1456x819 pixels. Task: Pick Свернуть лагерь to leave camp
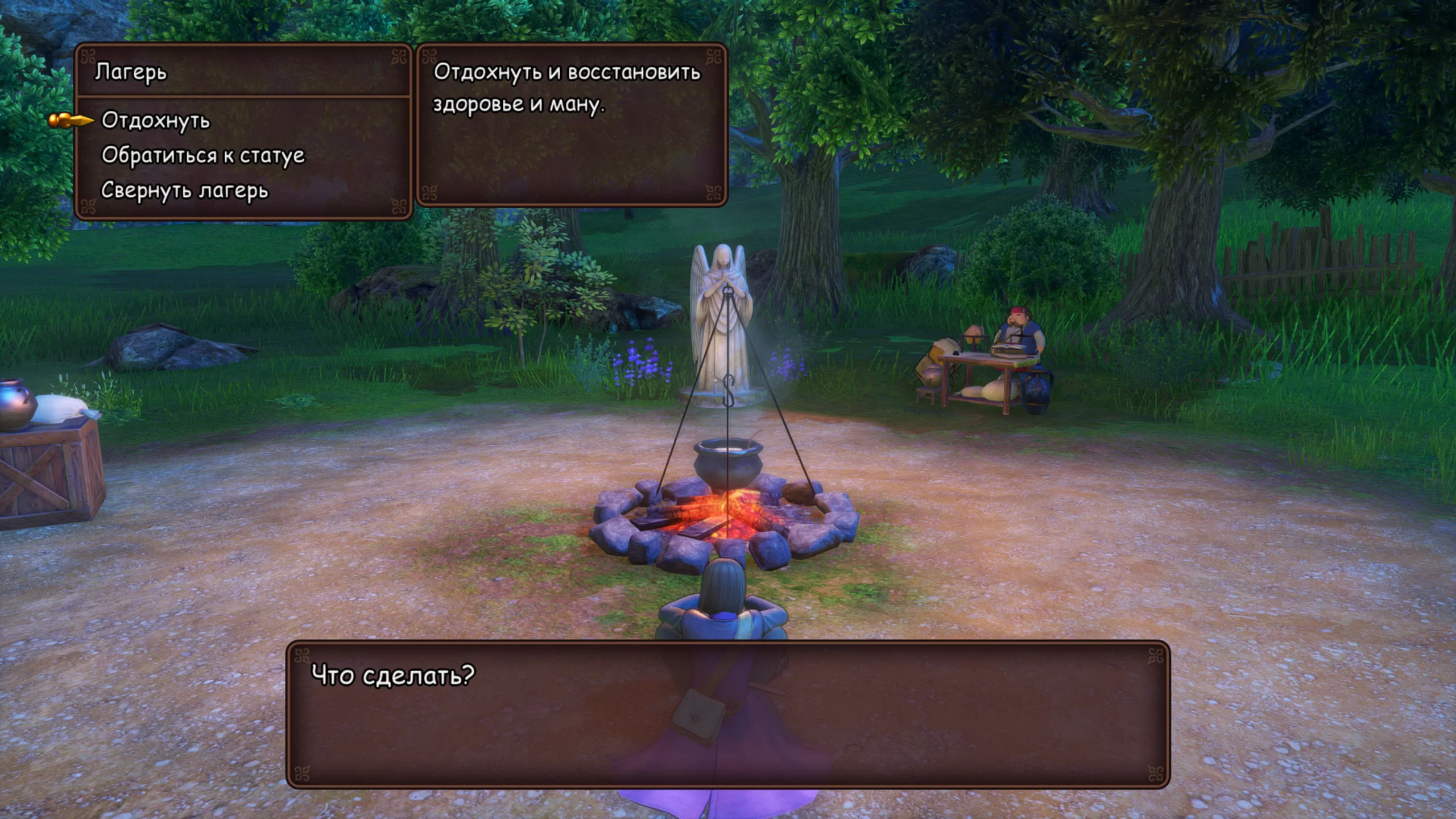click(x=184, y=191)
